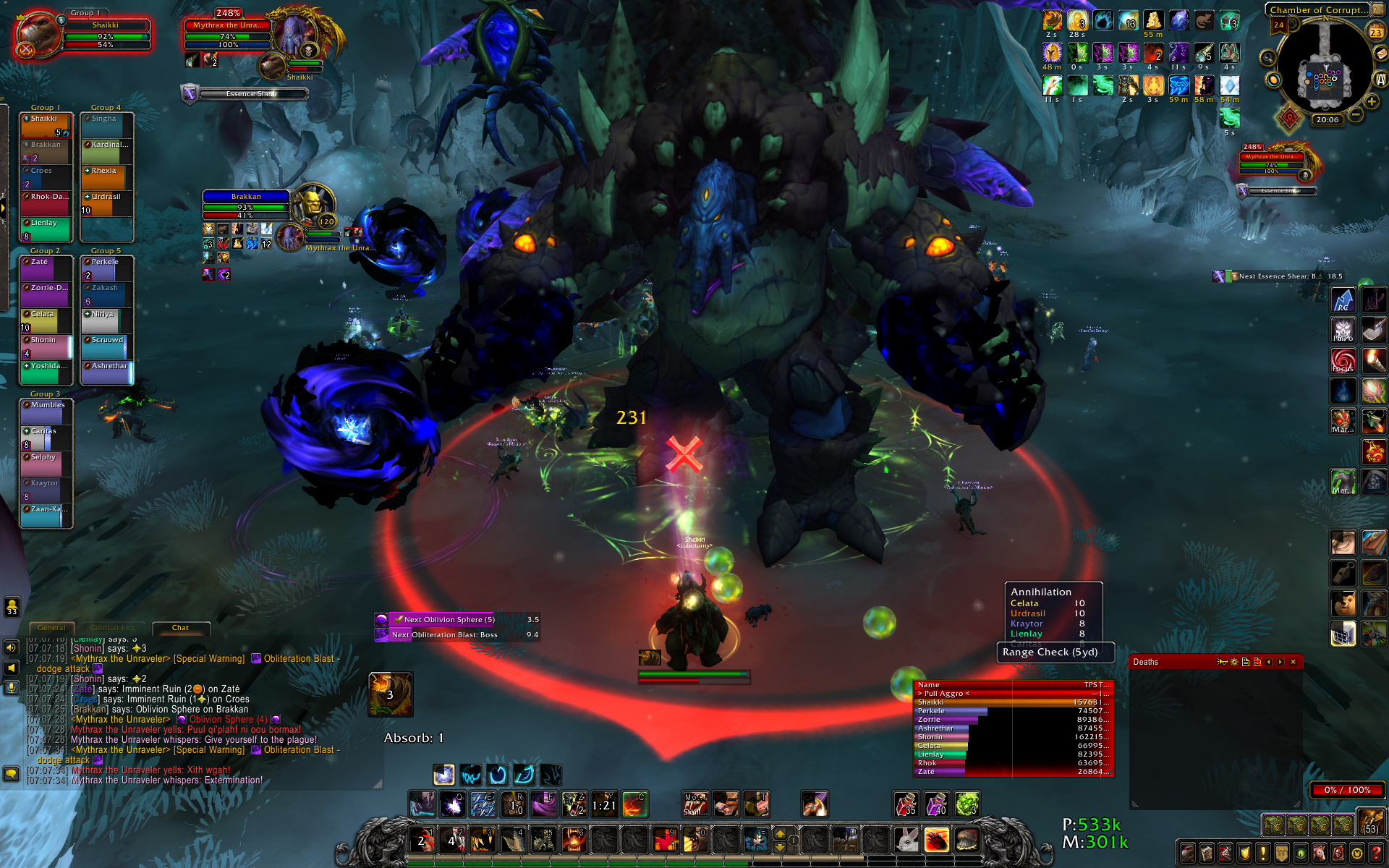The width and height of the screenshot is (1389, 868).
Task: Switch to the Combat Log tab
Action: point(114,628)
